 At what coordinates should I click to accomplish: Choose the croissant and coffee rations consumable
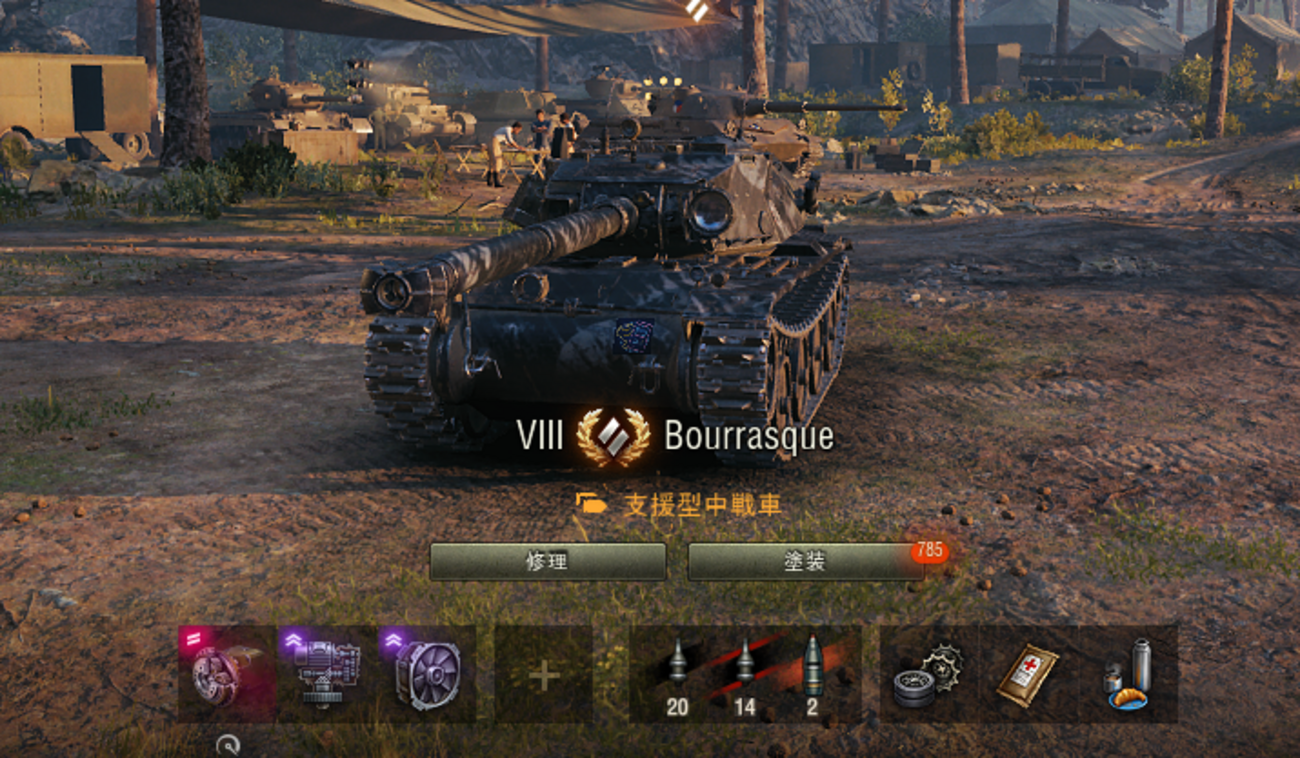(x=1128, y=674)
